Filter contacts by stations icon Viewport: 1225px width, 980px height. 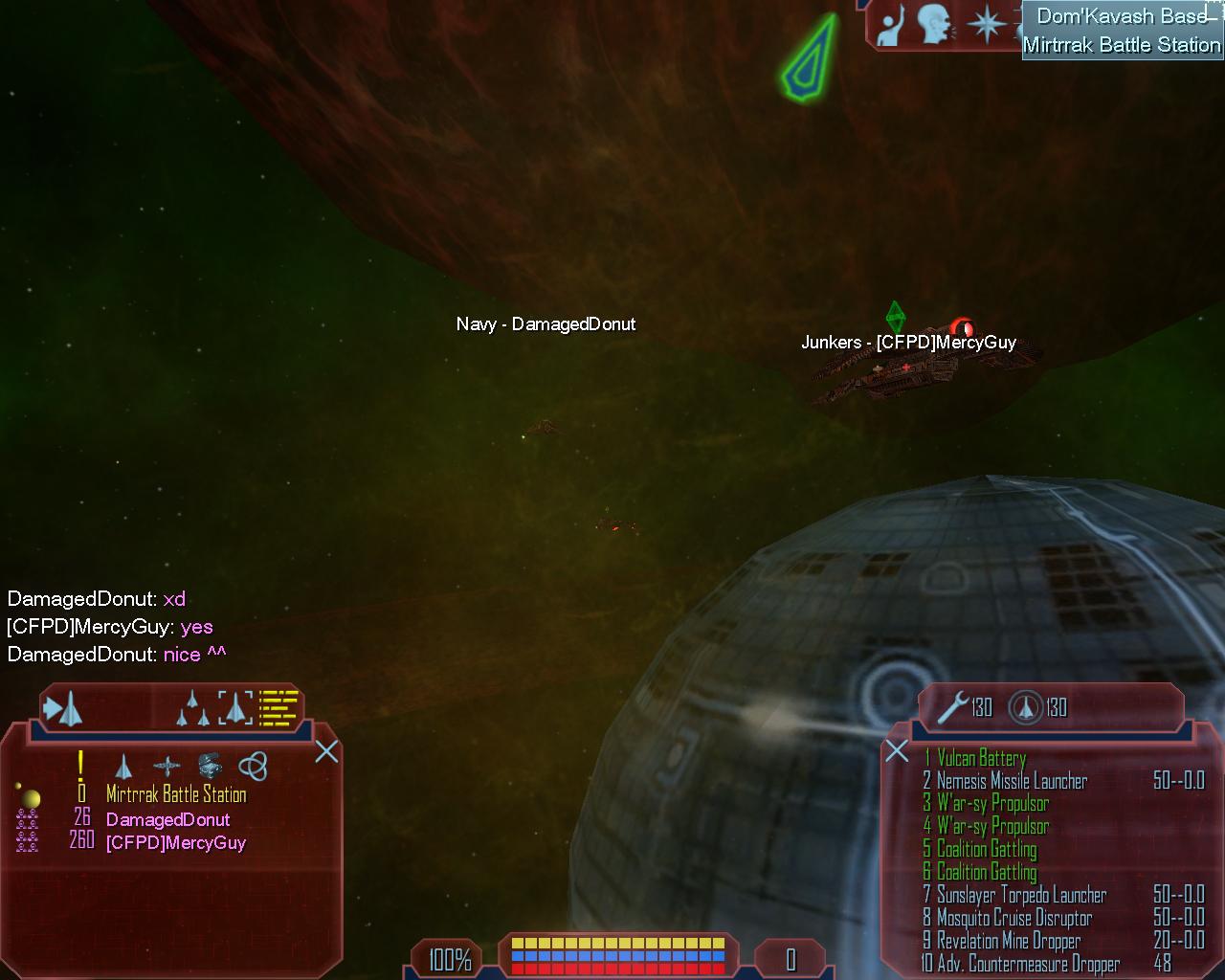tap(167, 767)
